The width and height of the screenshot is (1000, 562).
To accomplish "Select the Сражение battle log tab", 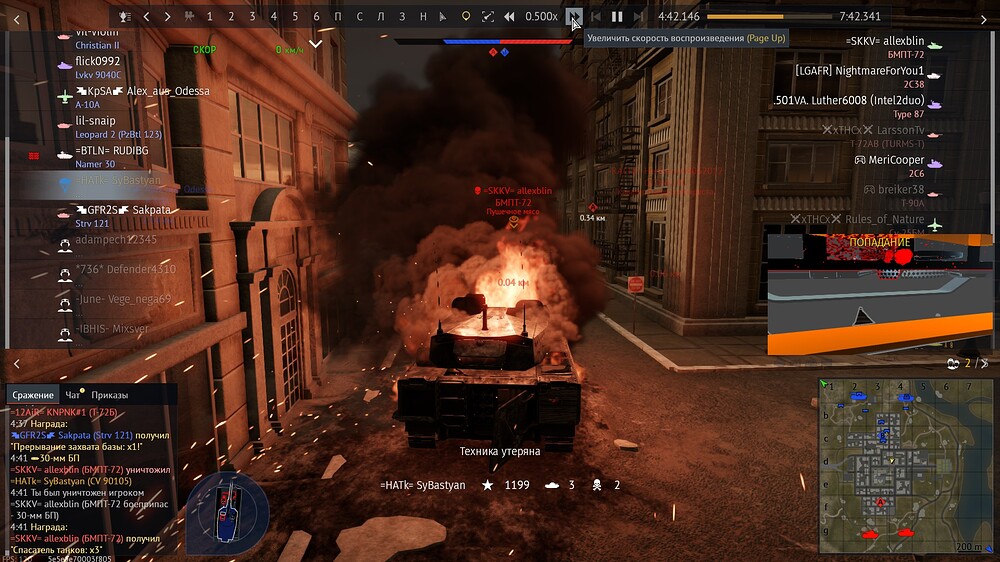I will click(33, 395).
